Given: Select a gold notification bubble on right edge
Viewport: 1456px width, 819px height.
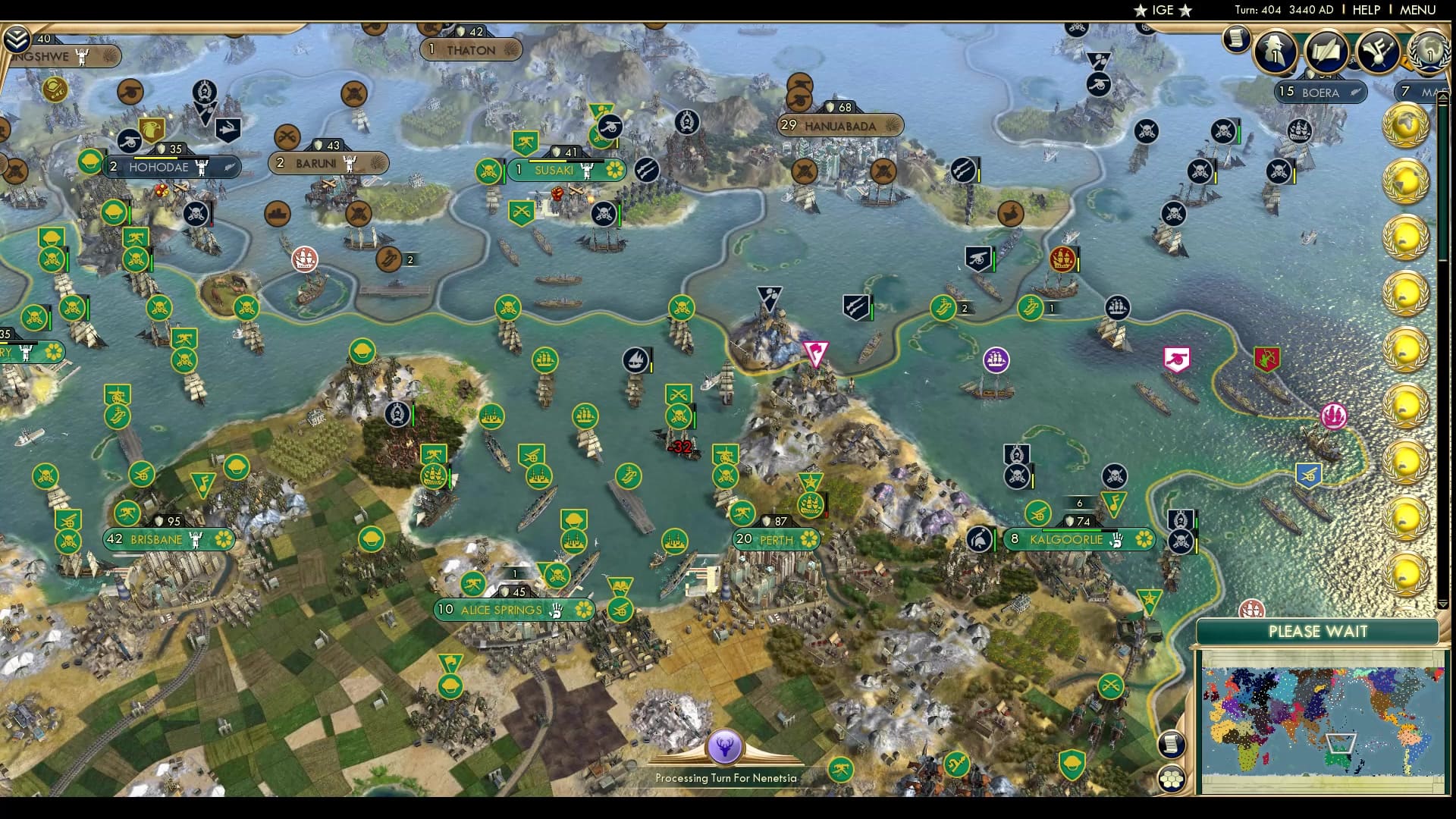Looking at the screenshot, I should click(1407, 125).
